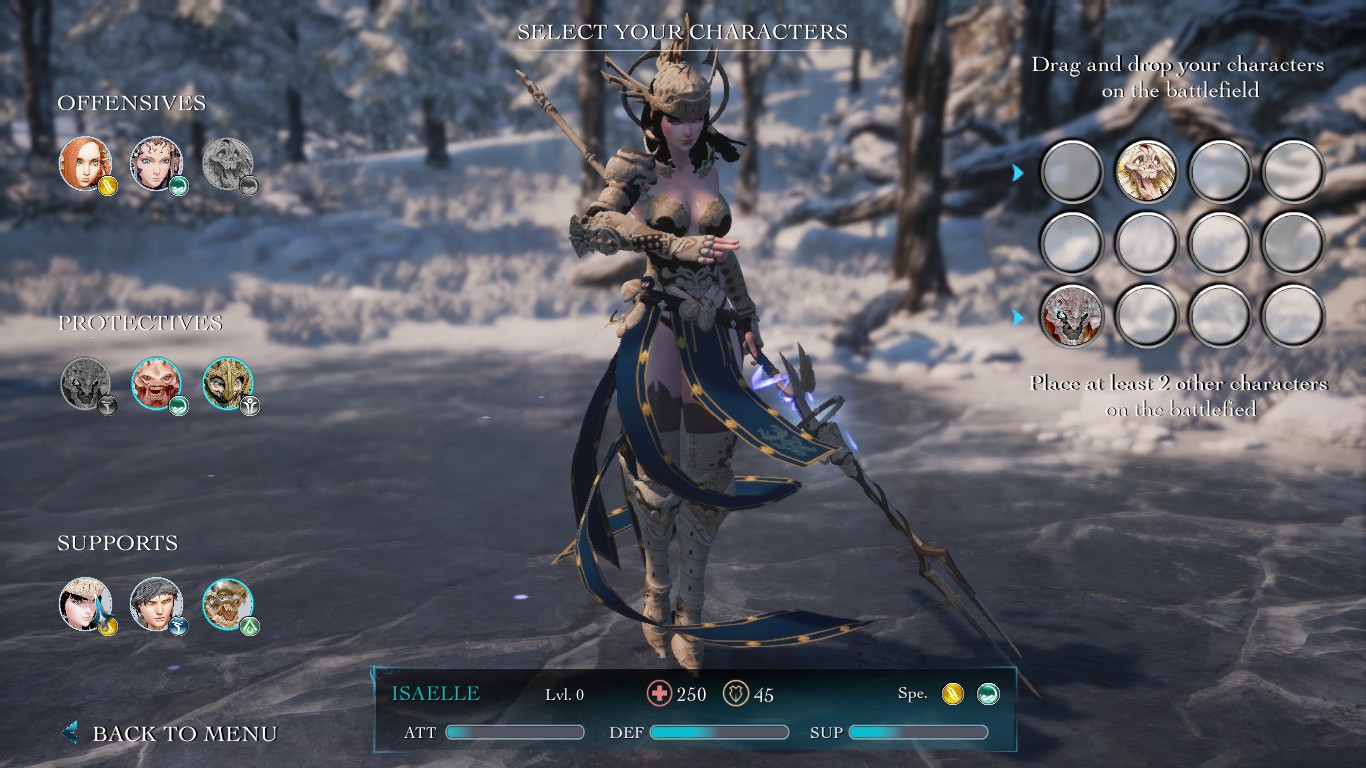Screen dimensions: 1366x768
Task: Select the greyed-out beast protective portrait
Action: (85, 383)
